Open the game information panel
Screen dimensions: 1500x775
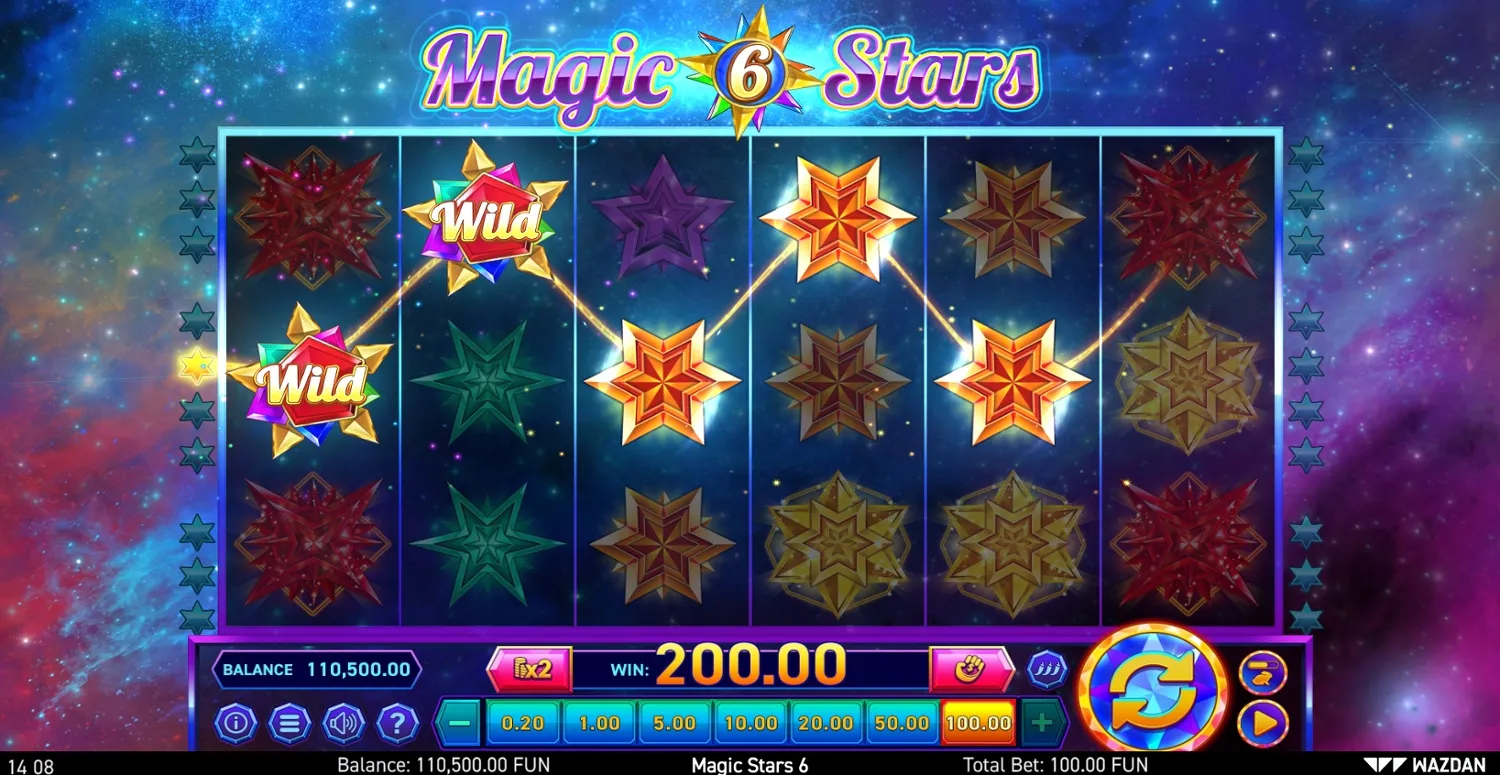[x=236, y=722]
